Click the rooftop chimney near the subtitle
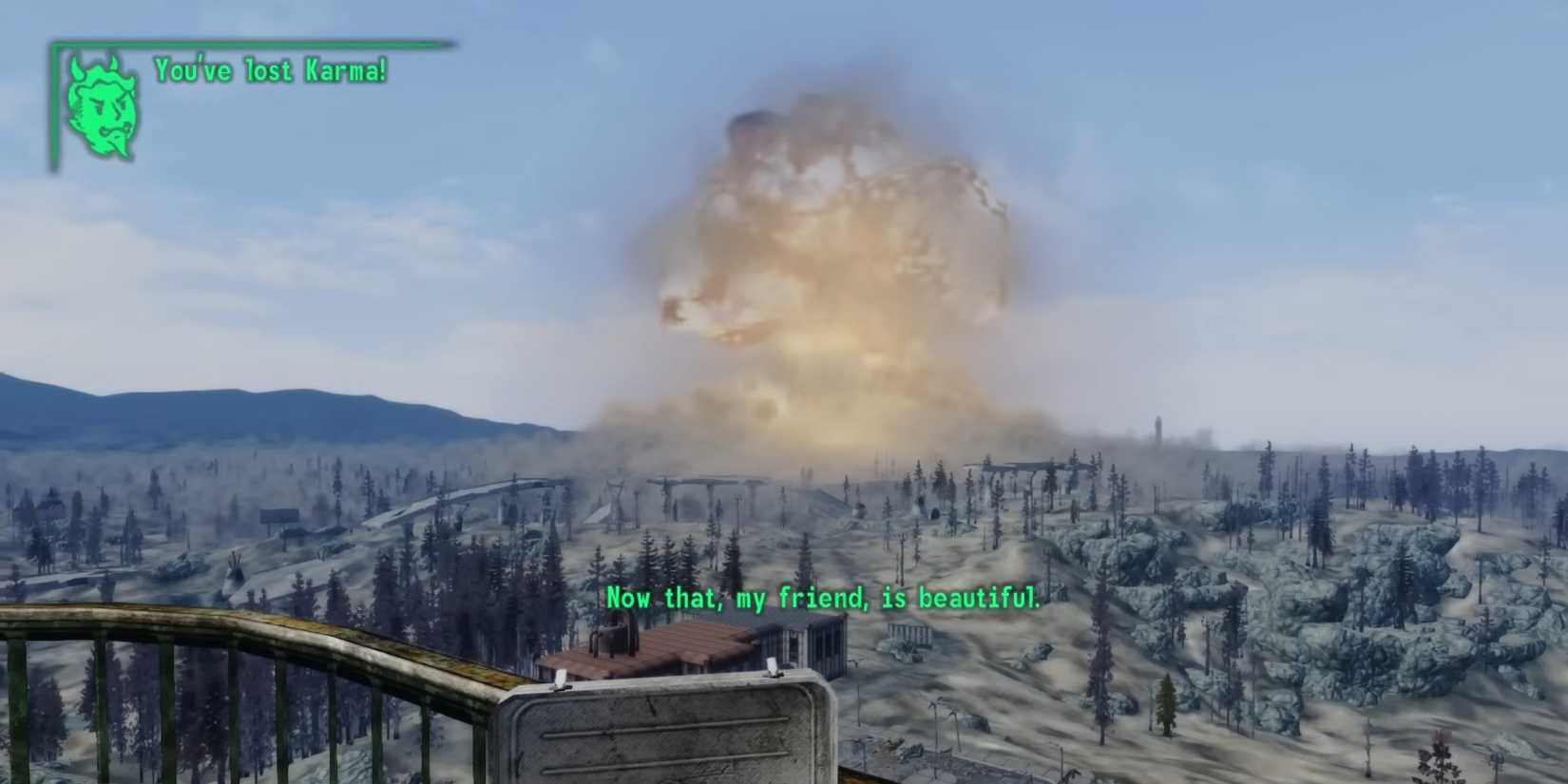1568x784 pixels. pos(613,635)
